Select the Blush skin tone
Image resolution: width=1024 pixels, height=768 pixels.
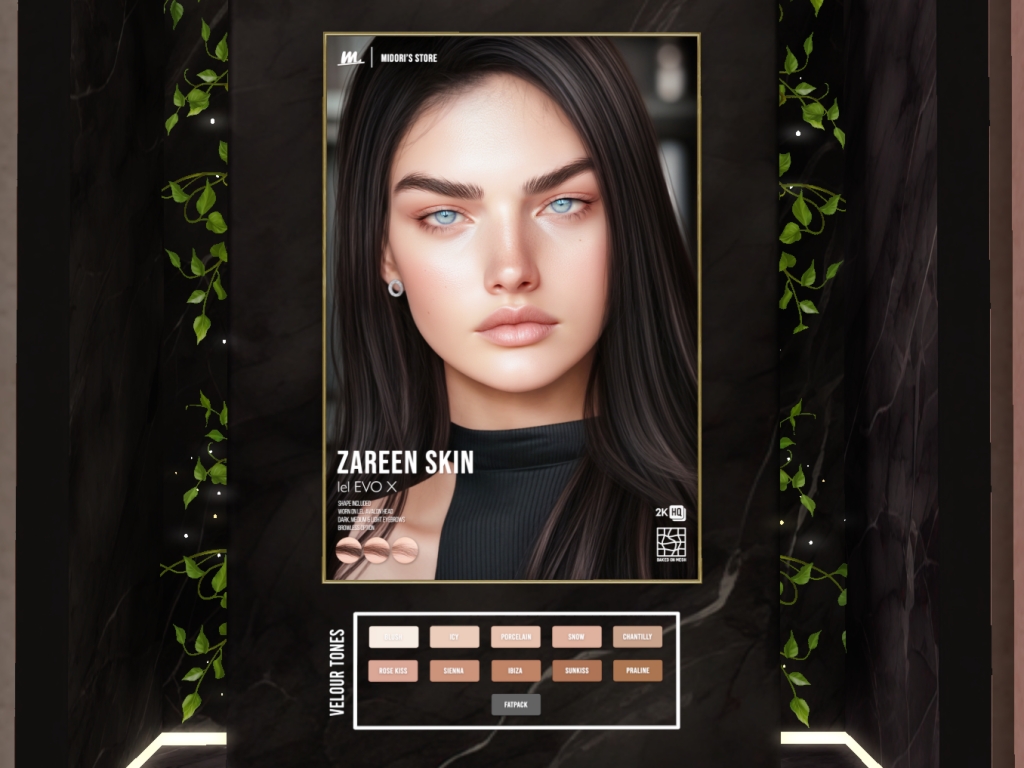[x=394, y=637]
